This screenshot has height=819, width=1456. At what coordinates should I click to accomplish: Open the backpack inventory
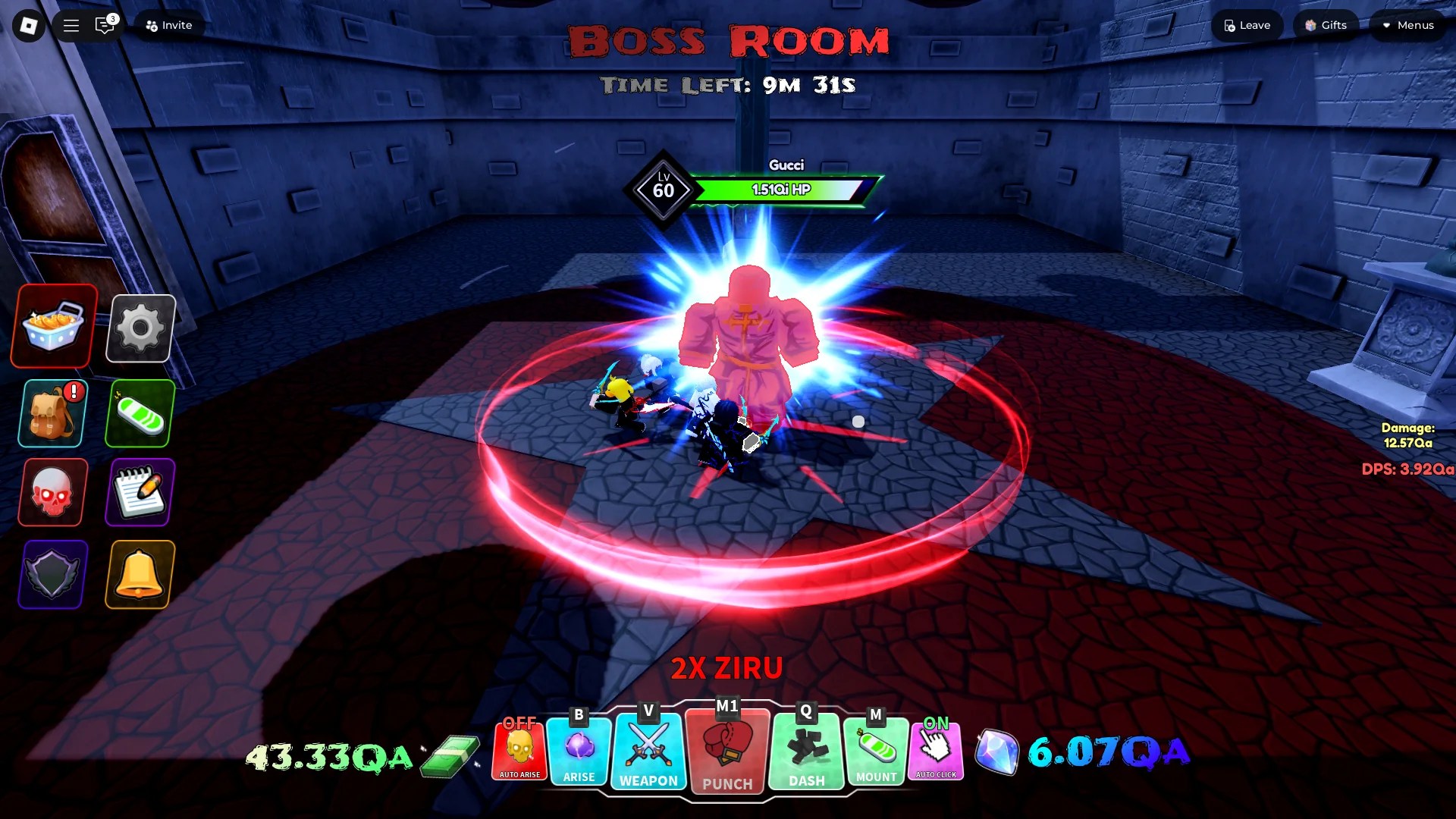(52, 413)
